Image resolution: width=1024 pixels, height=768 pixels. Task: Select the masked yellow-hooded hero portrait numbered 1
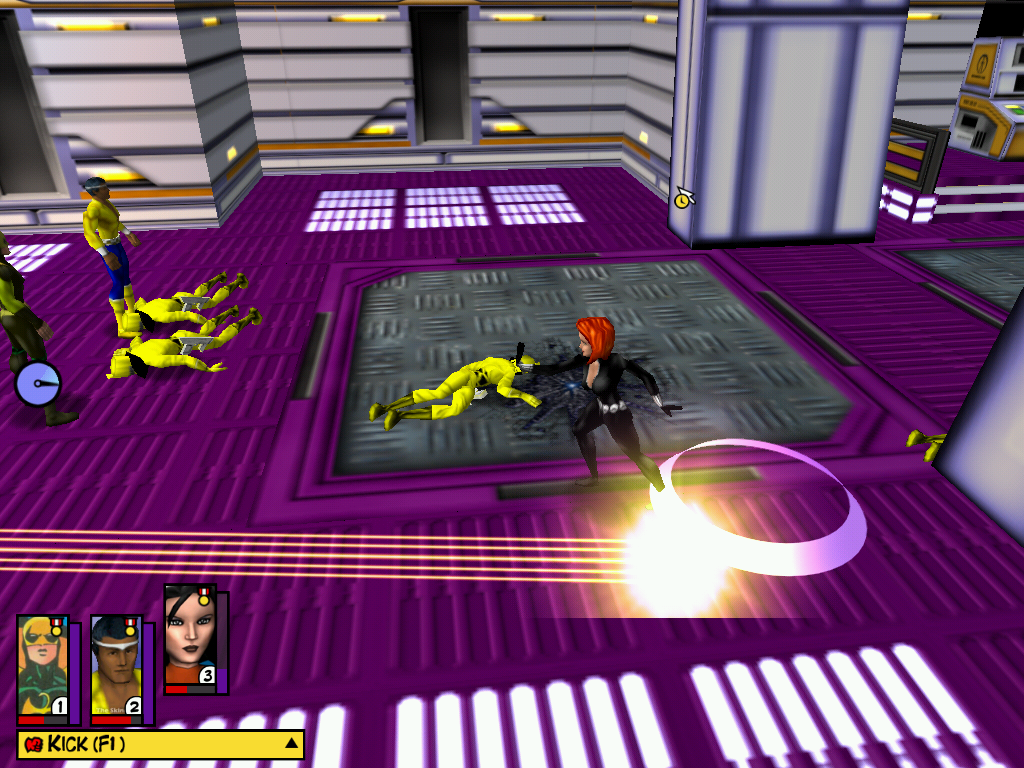coord(43,667)
